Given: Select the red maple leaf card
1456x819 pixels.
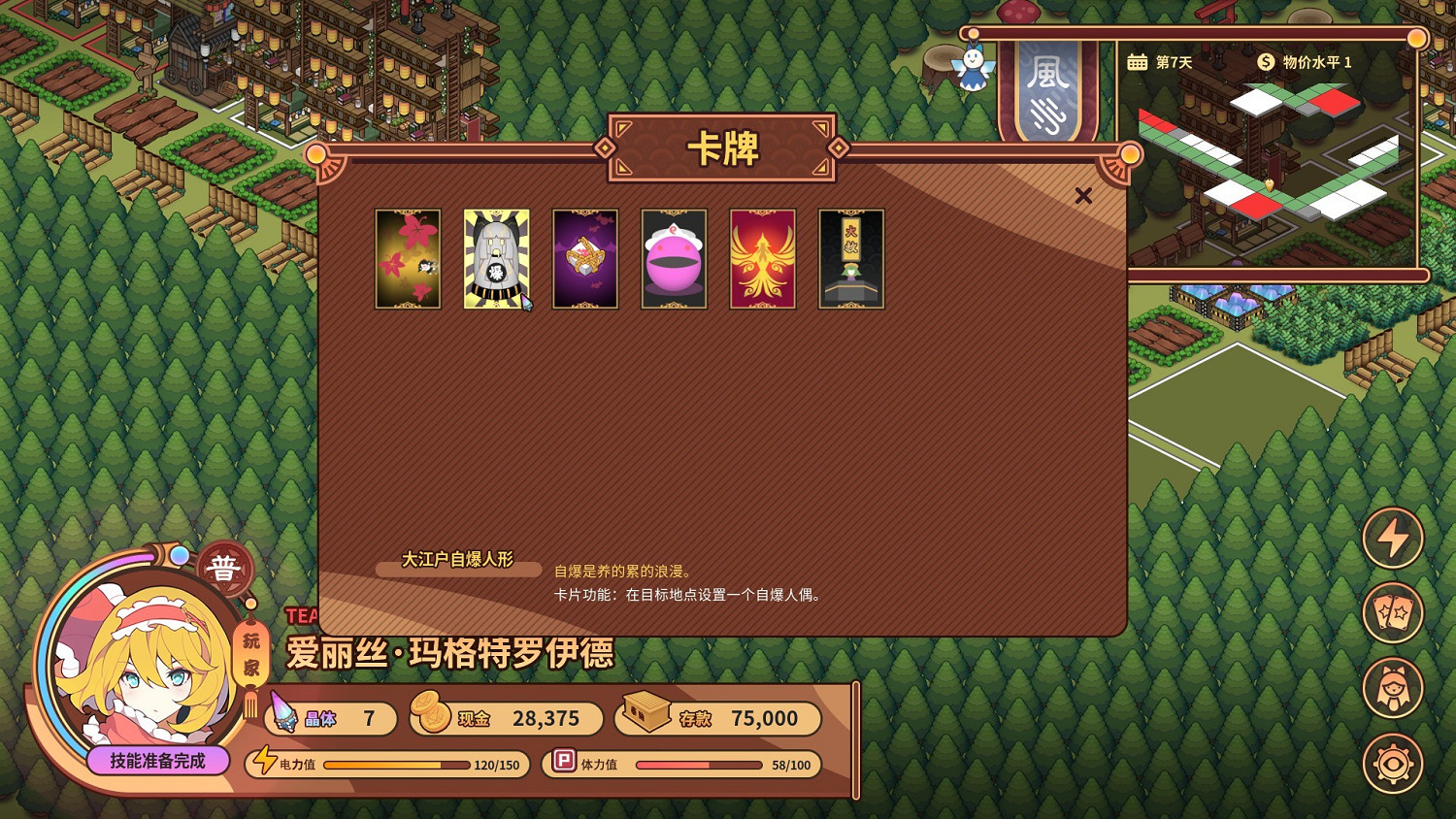Looking at the screenshot, I should point(408,258).
